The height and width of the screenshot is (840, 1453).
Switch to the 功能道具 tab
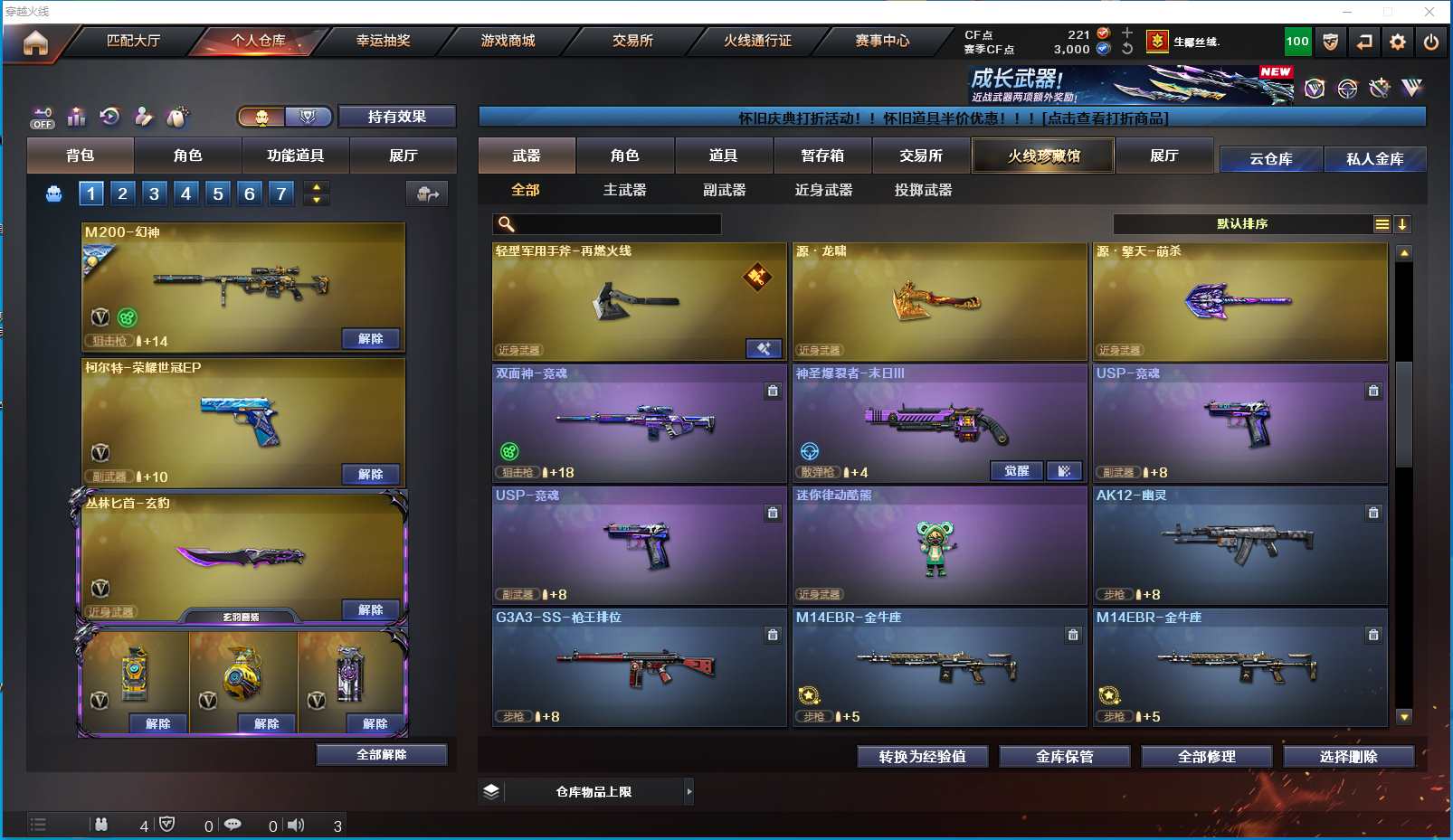pos(295,156)
